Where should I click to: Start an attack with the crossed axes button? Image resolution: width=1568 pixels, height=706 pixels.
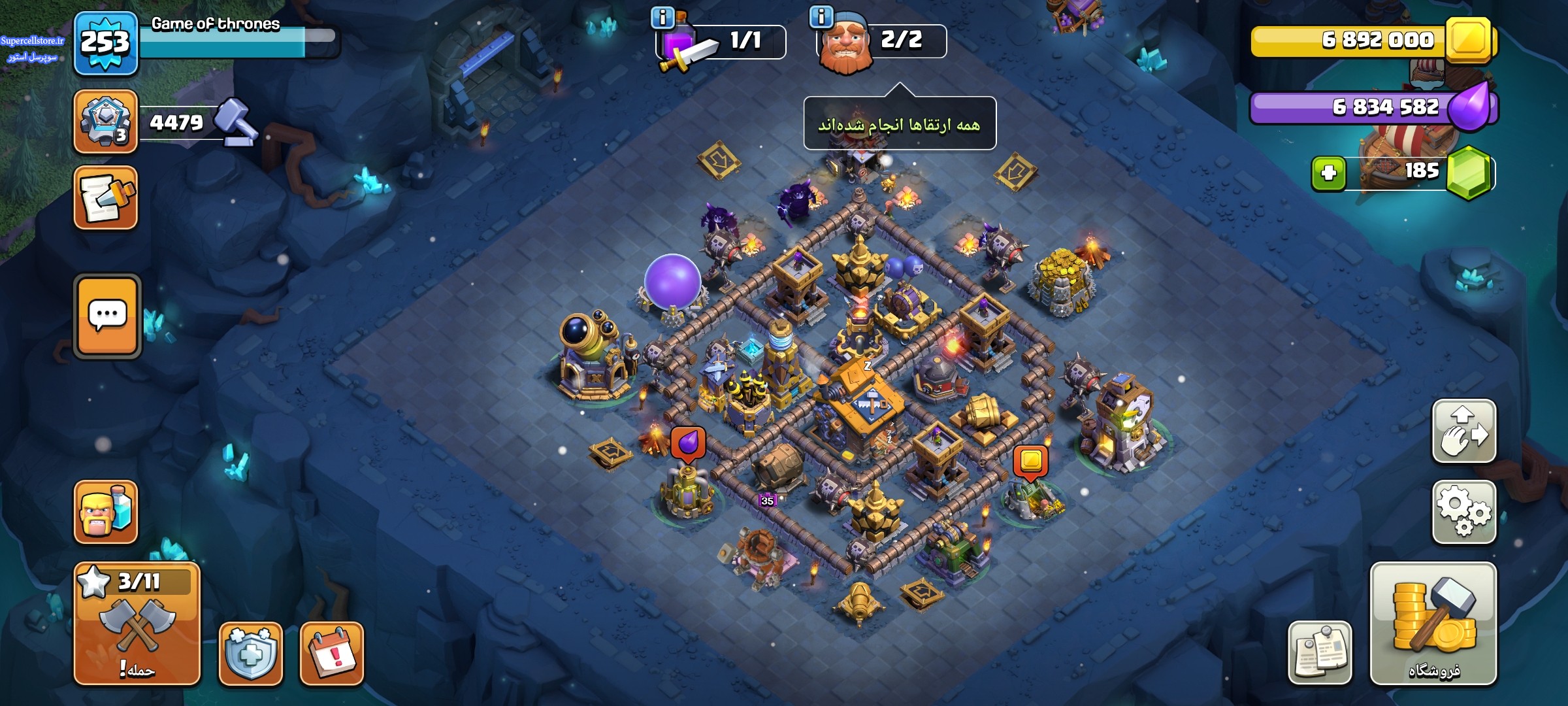coord(137,623)
